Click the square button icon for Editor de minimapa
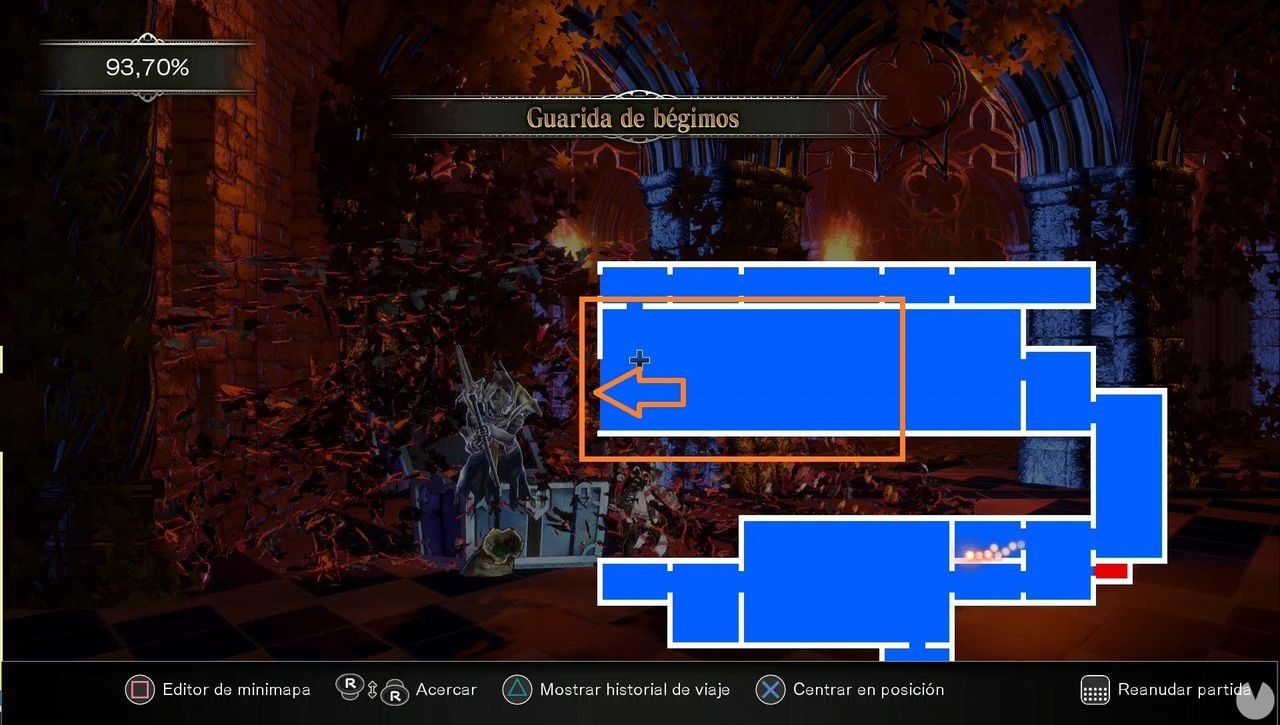The width and height of the screenshot is (1280, 725). tap(141, 690)
